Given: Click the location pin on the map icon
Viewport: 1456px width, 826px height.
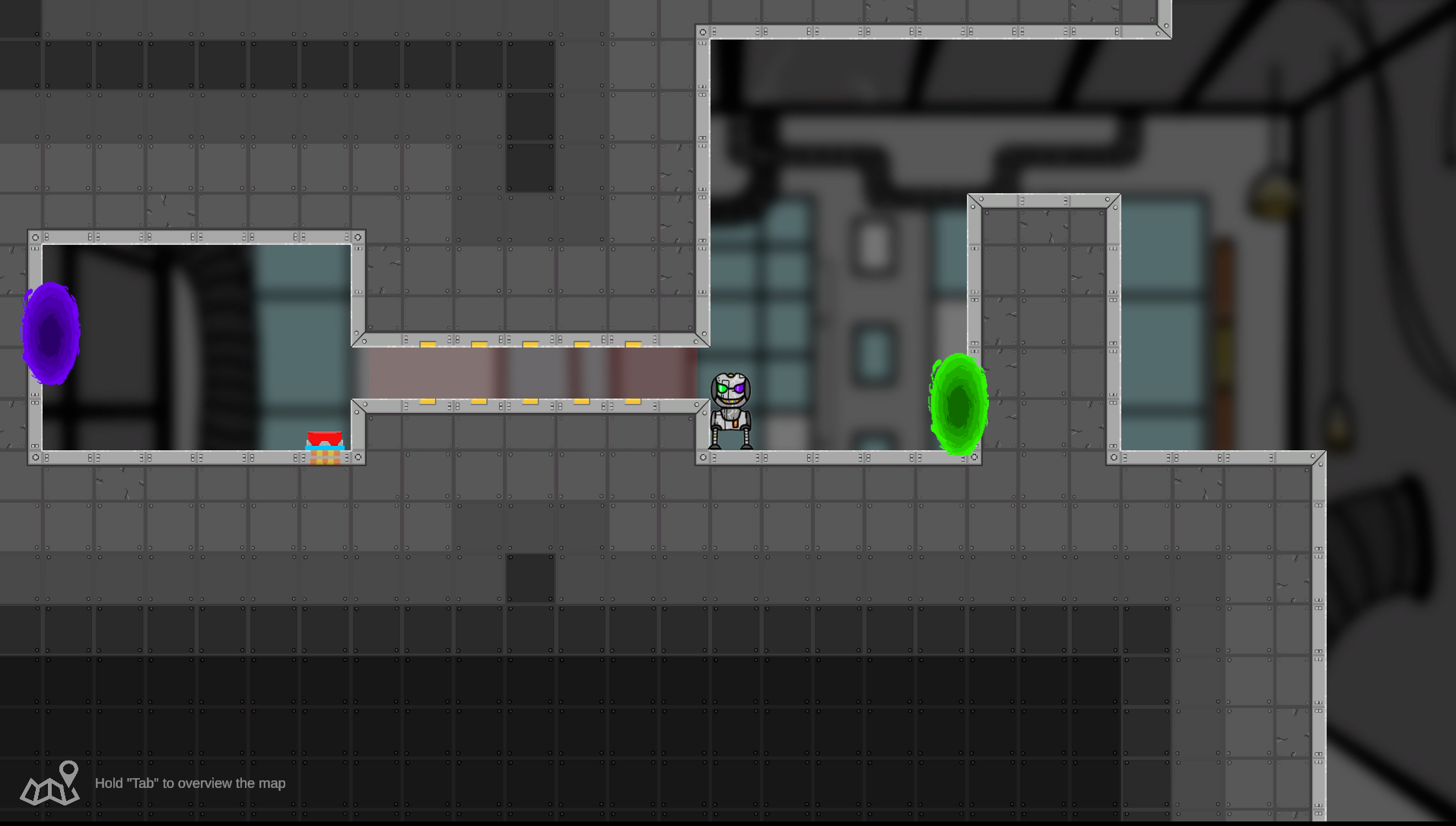Looking at the screenshot, I should (x=68, y=773).
